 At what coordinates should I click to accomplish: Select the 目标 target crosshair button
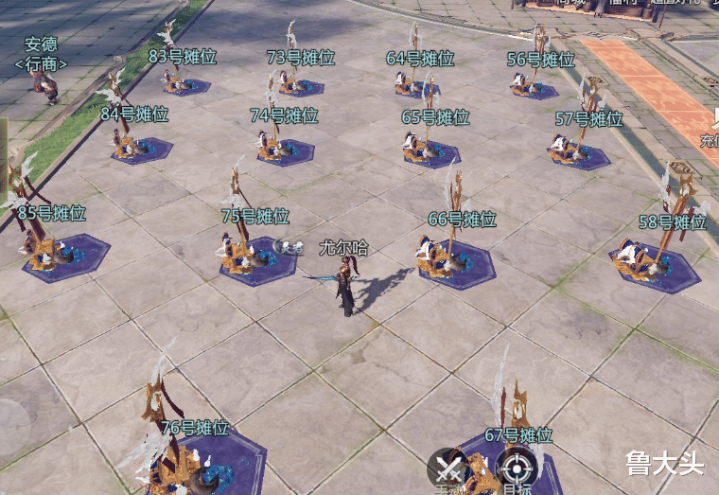tap(516, 468)
